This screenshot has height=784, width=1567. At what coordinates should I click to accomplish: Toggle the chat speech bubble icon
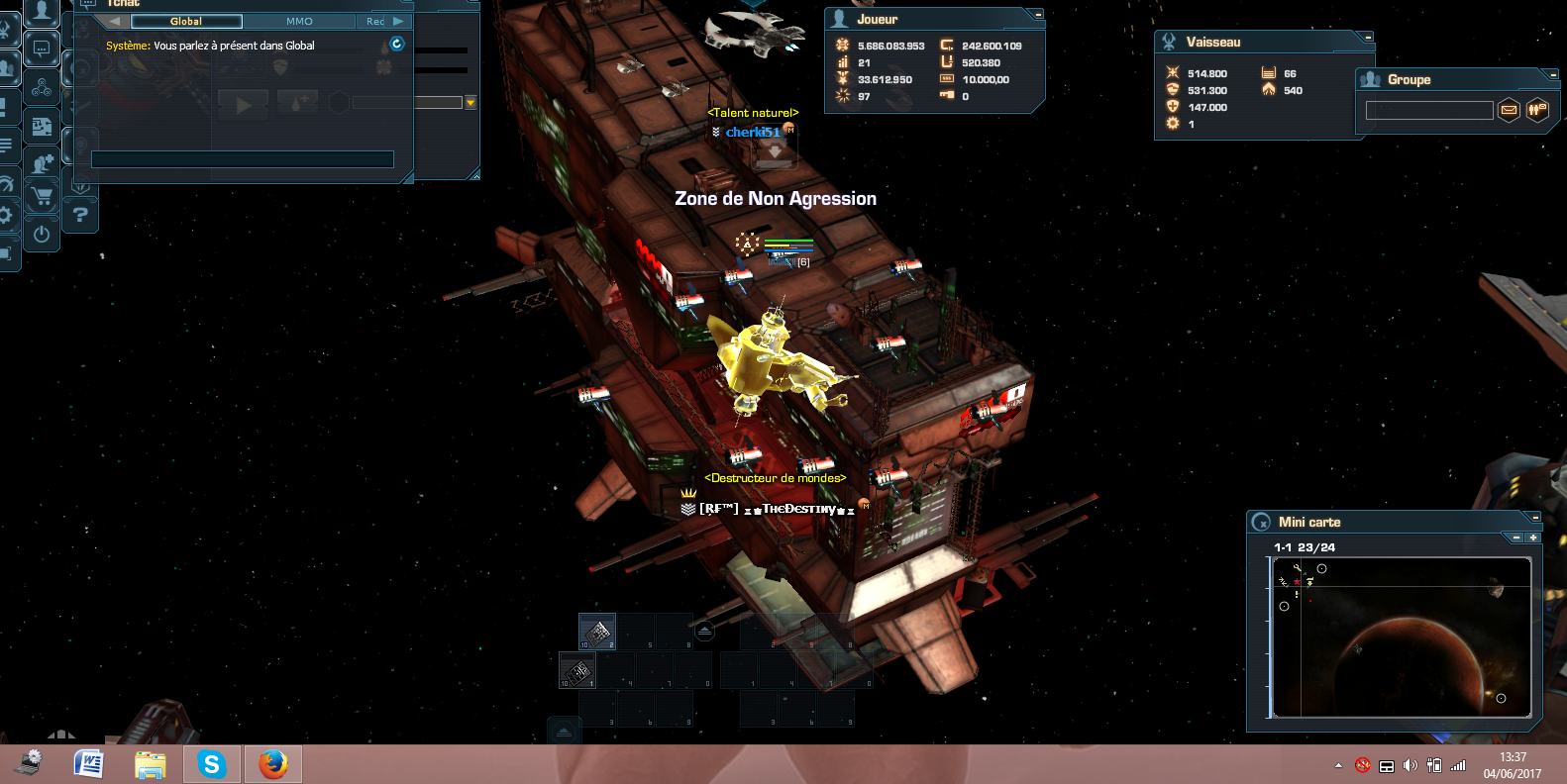[42, 48]
